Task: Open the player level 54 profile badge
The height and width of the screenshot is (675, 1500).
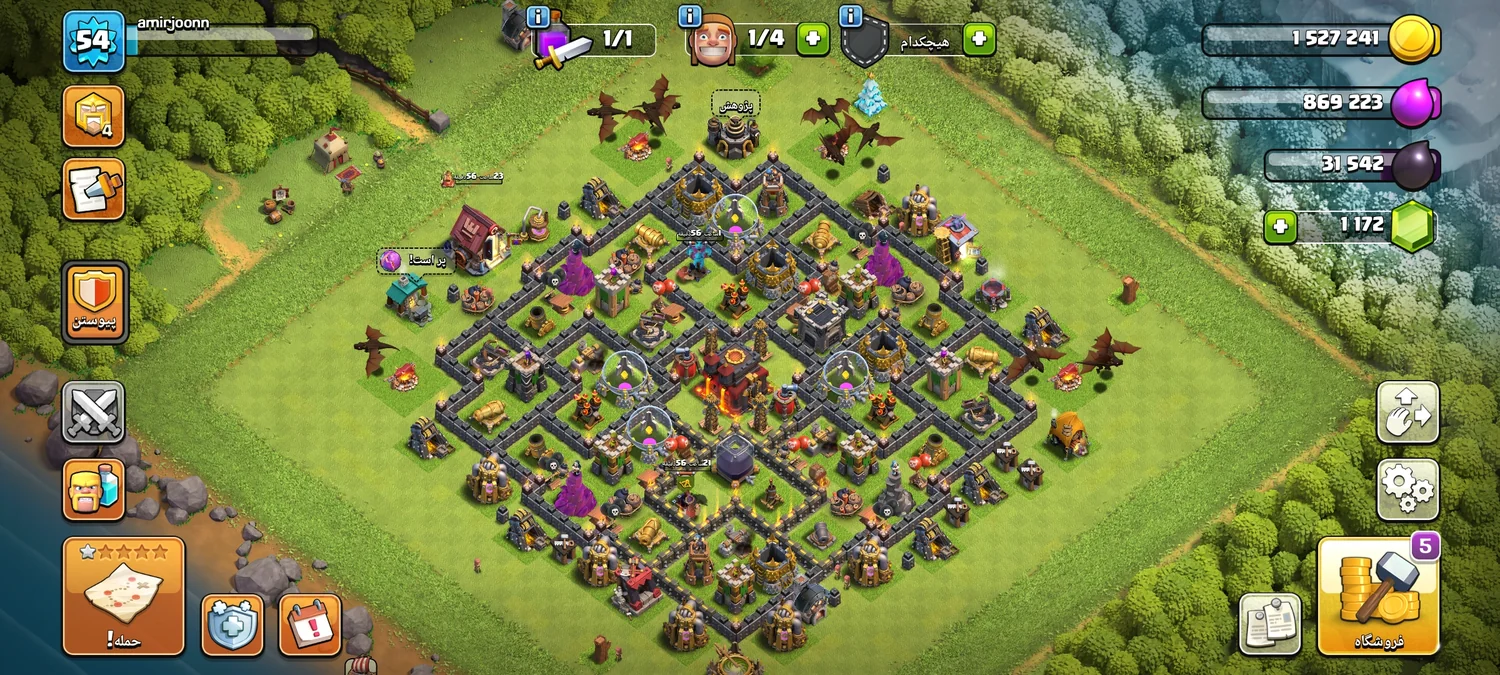Action: [x=93, y=42]
